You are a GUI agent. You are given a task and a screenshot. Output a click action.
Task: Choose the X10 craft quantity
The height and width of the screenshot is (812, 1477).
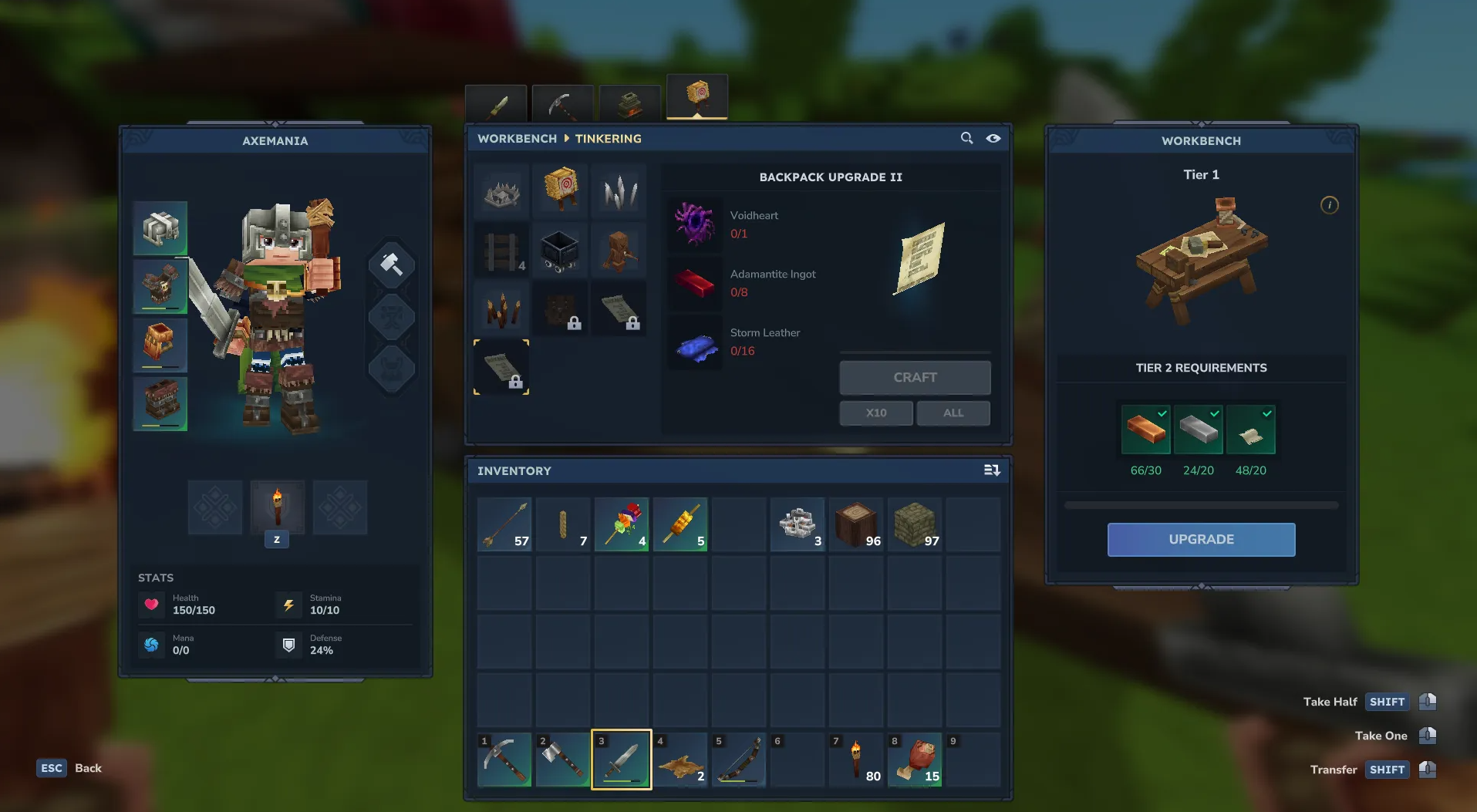click(876, 413)
